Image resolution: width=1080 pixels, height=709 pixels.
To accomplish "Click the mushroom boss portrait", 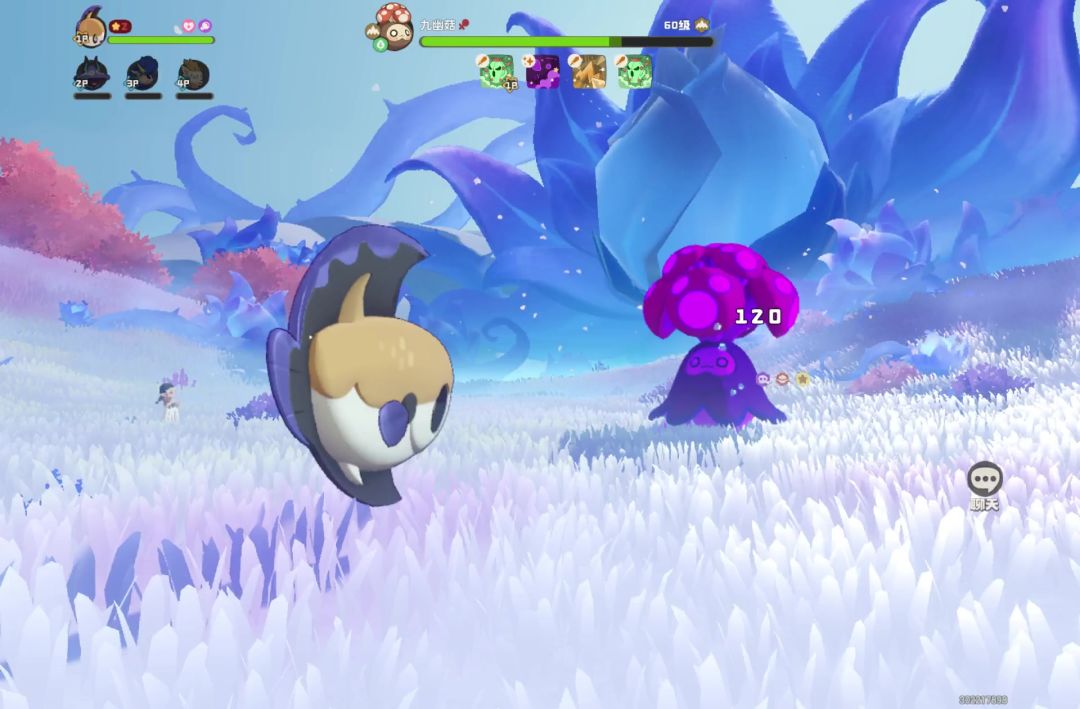I will click(x=393, y=26).
